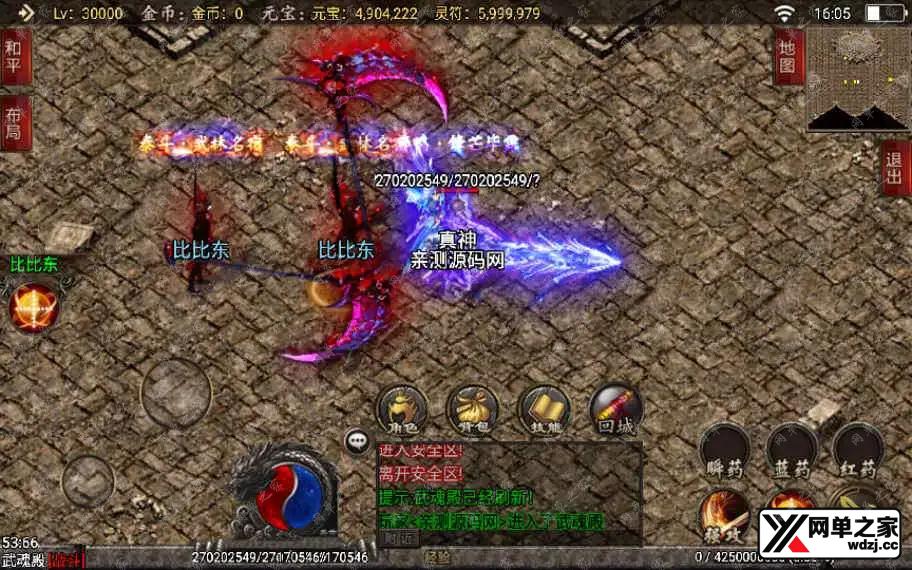
Task: Open the 技能 skills book
Action: (545, 409)
